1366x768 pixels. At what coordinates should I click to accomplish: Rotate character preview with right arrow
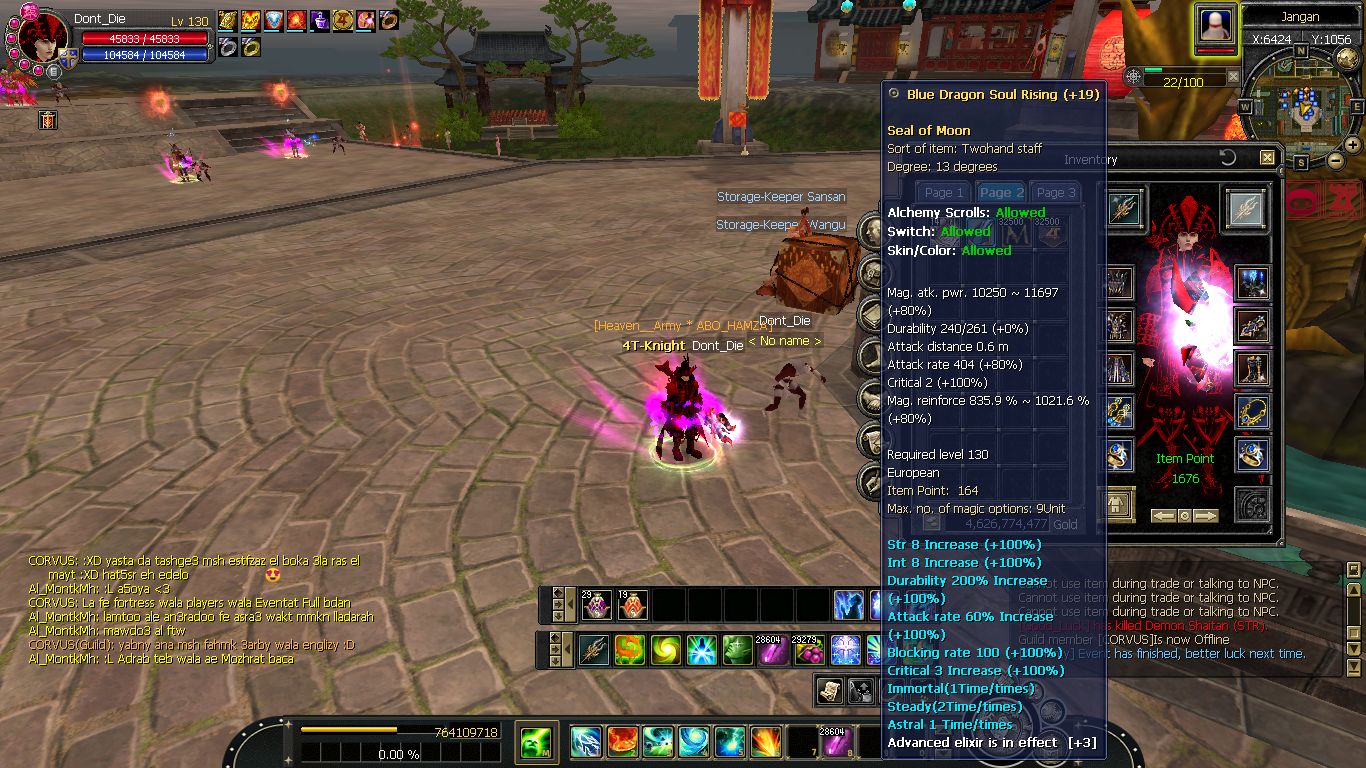1206,516
